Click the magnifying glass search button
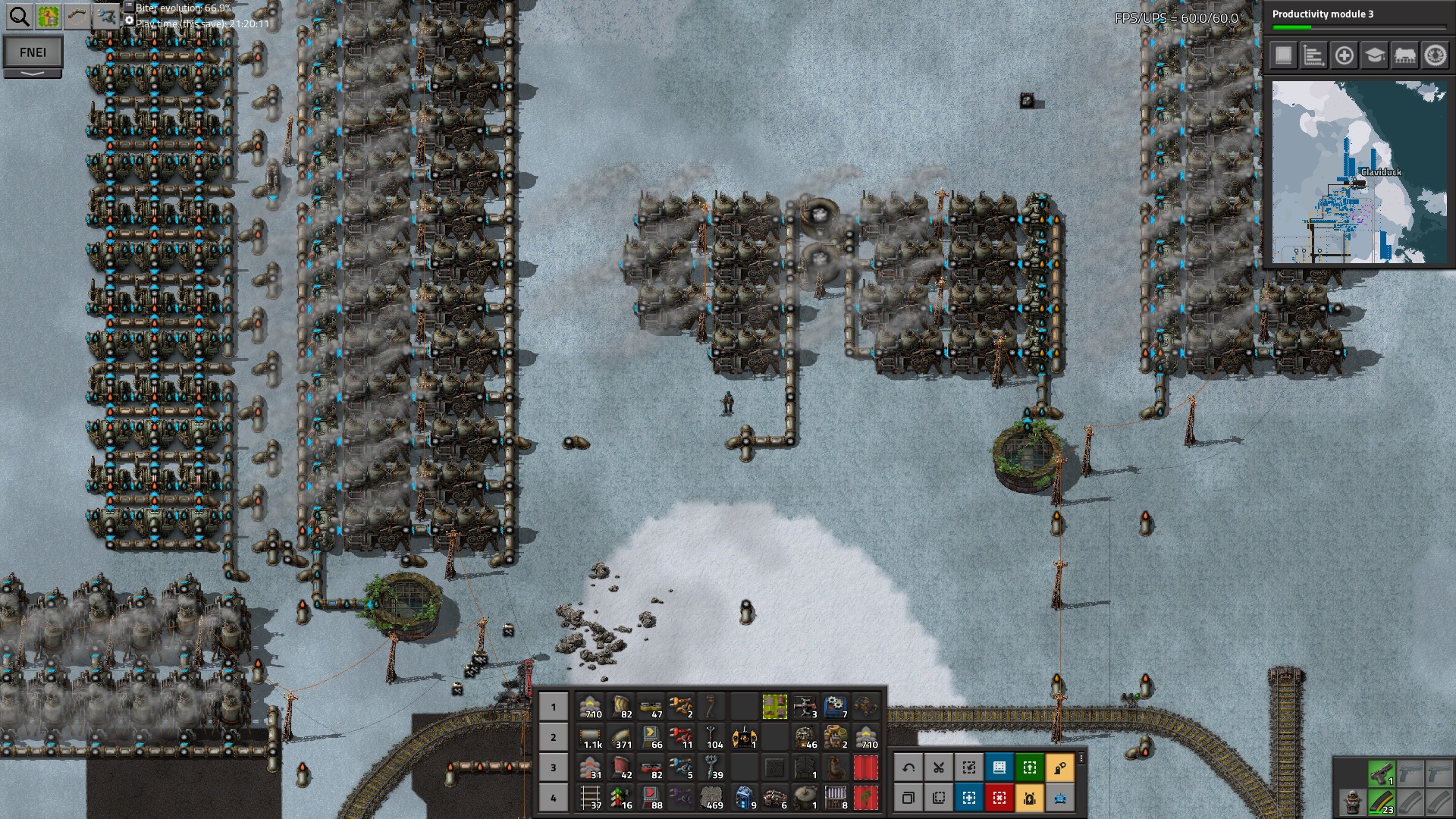 pos(19,16)
